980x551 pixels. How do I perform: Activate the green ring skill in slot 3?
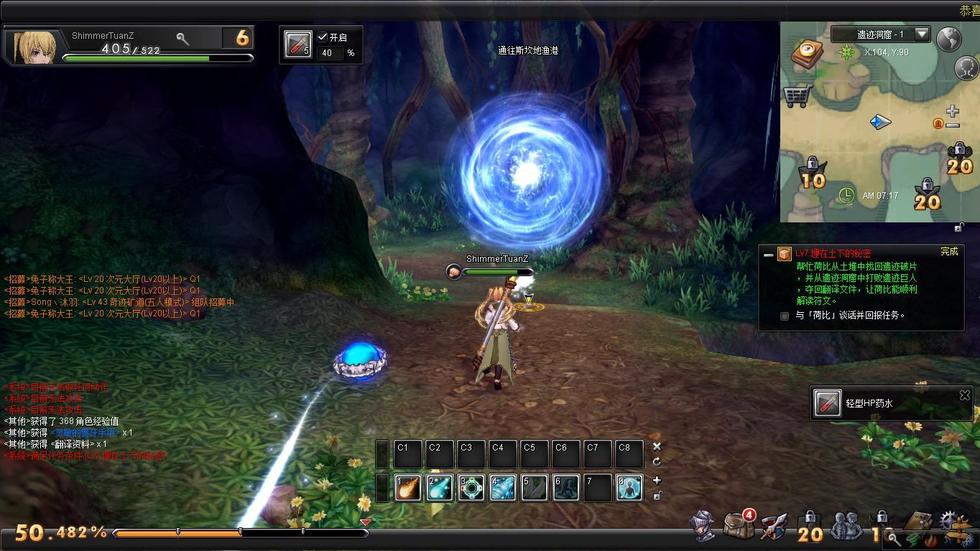[x=471, y=487]
